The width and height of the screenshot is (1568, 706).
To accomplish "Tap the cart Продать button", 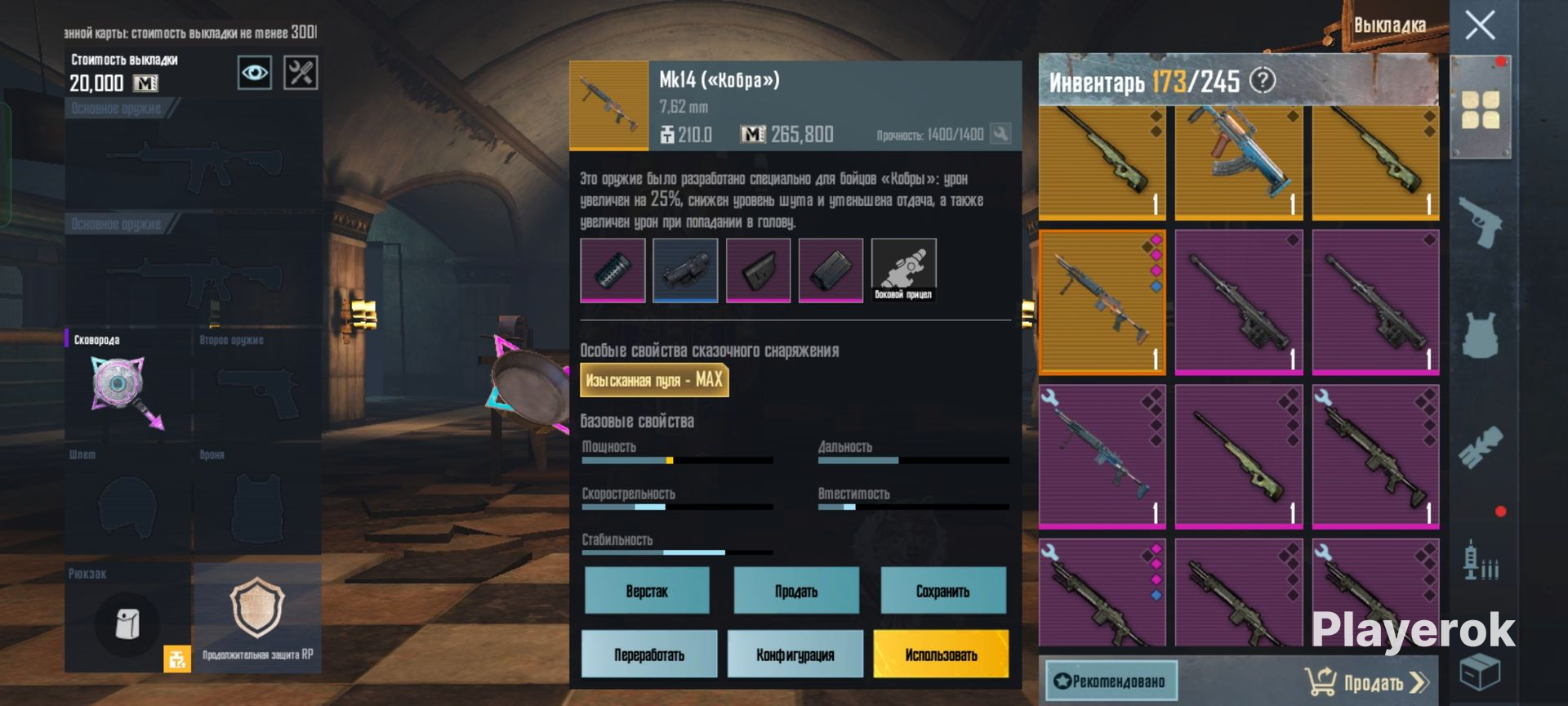I will point(1367,681).
